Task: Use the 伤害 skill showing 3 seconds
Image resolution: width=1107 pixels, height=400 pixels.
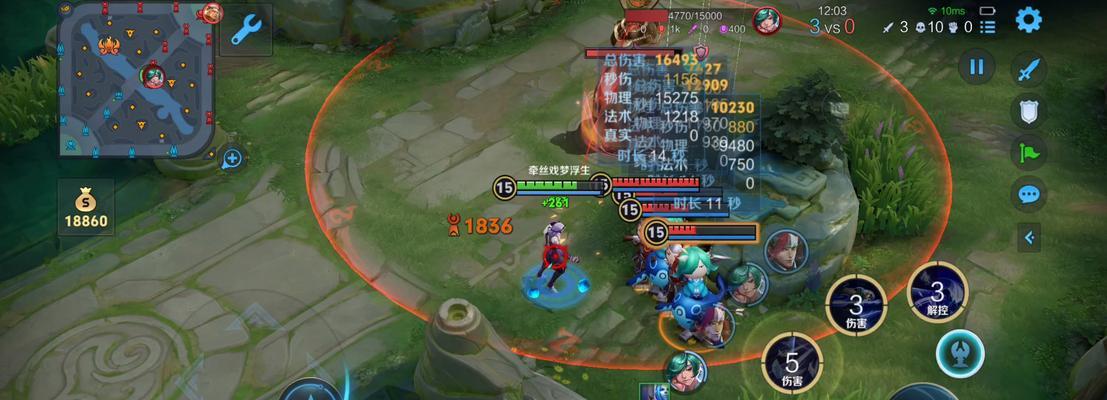Action: [x=855, y=304]
